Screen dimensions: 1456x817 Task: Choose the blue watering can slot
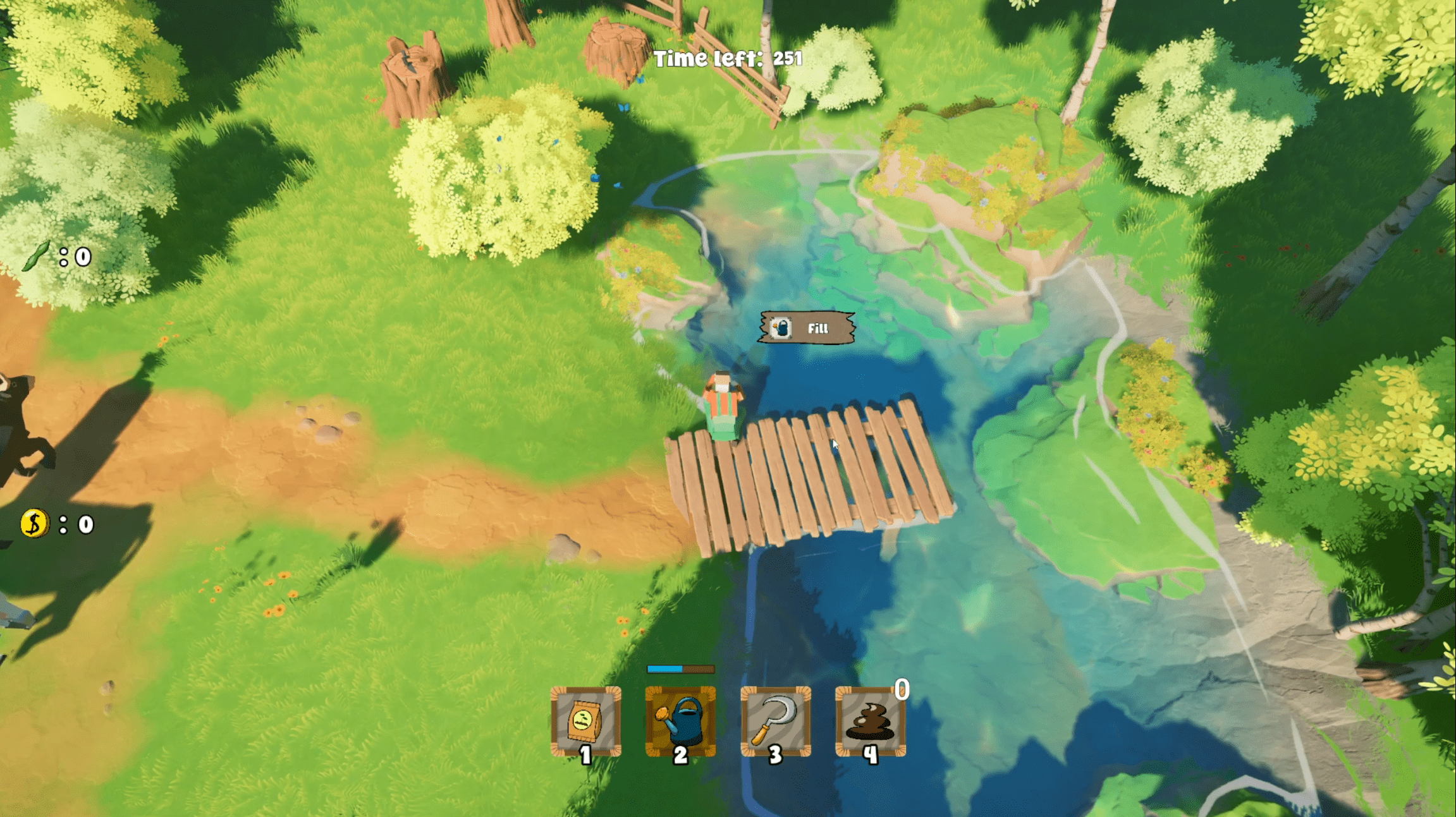[x=680, y=721]
